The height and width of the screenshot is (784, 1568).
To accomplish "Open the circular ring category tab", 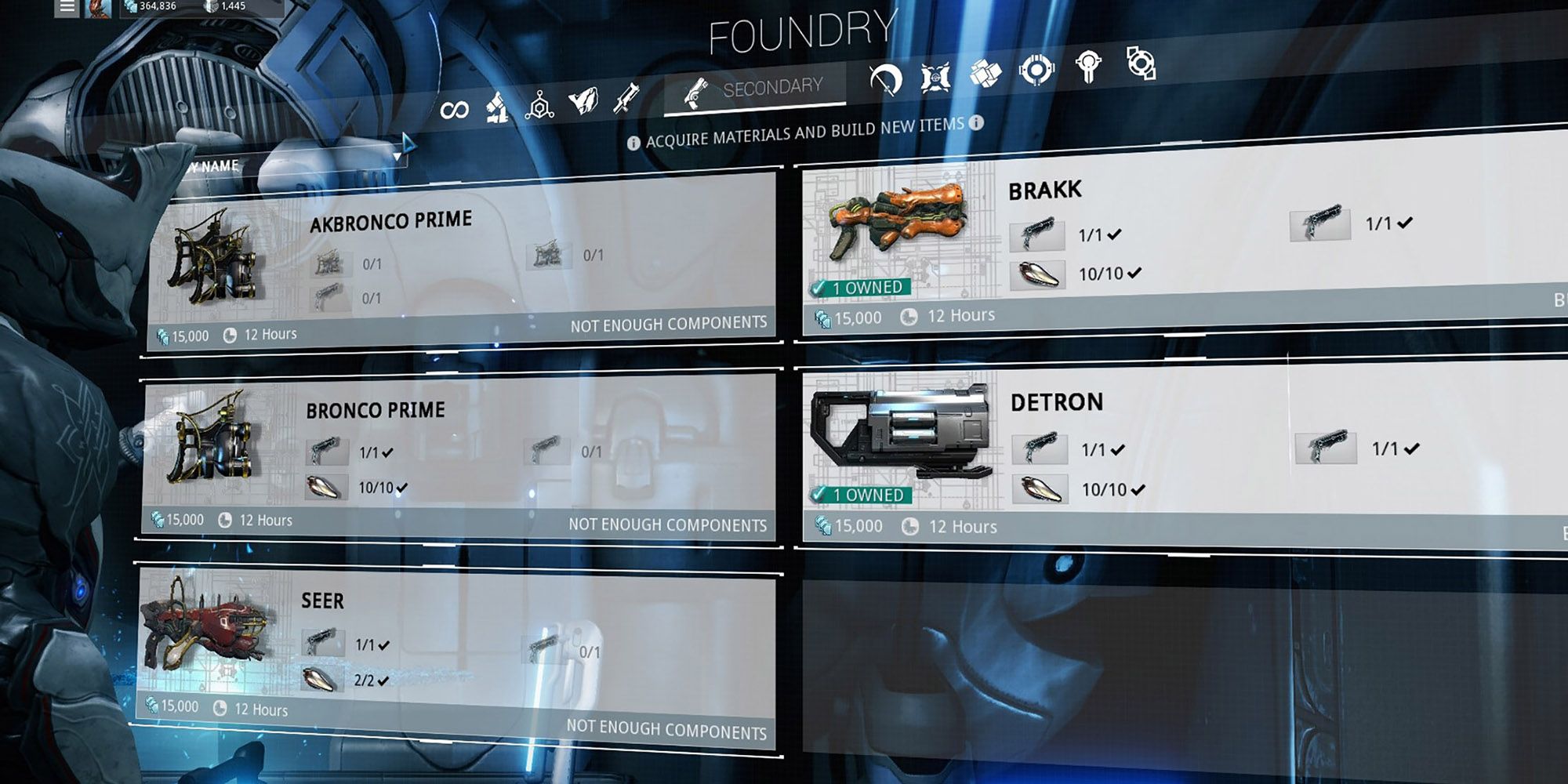I will coord(1036,71).
